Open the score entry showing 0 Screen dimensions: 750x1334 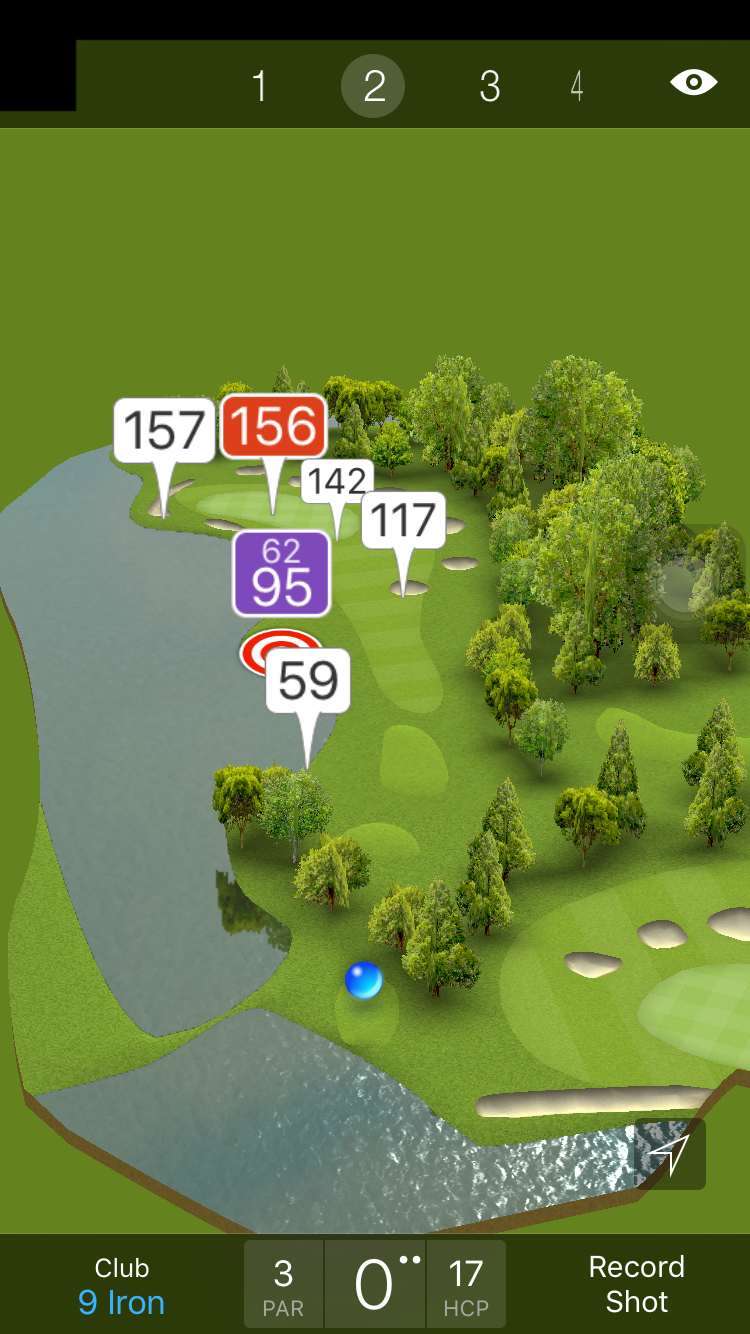[375, 1285]
